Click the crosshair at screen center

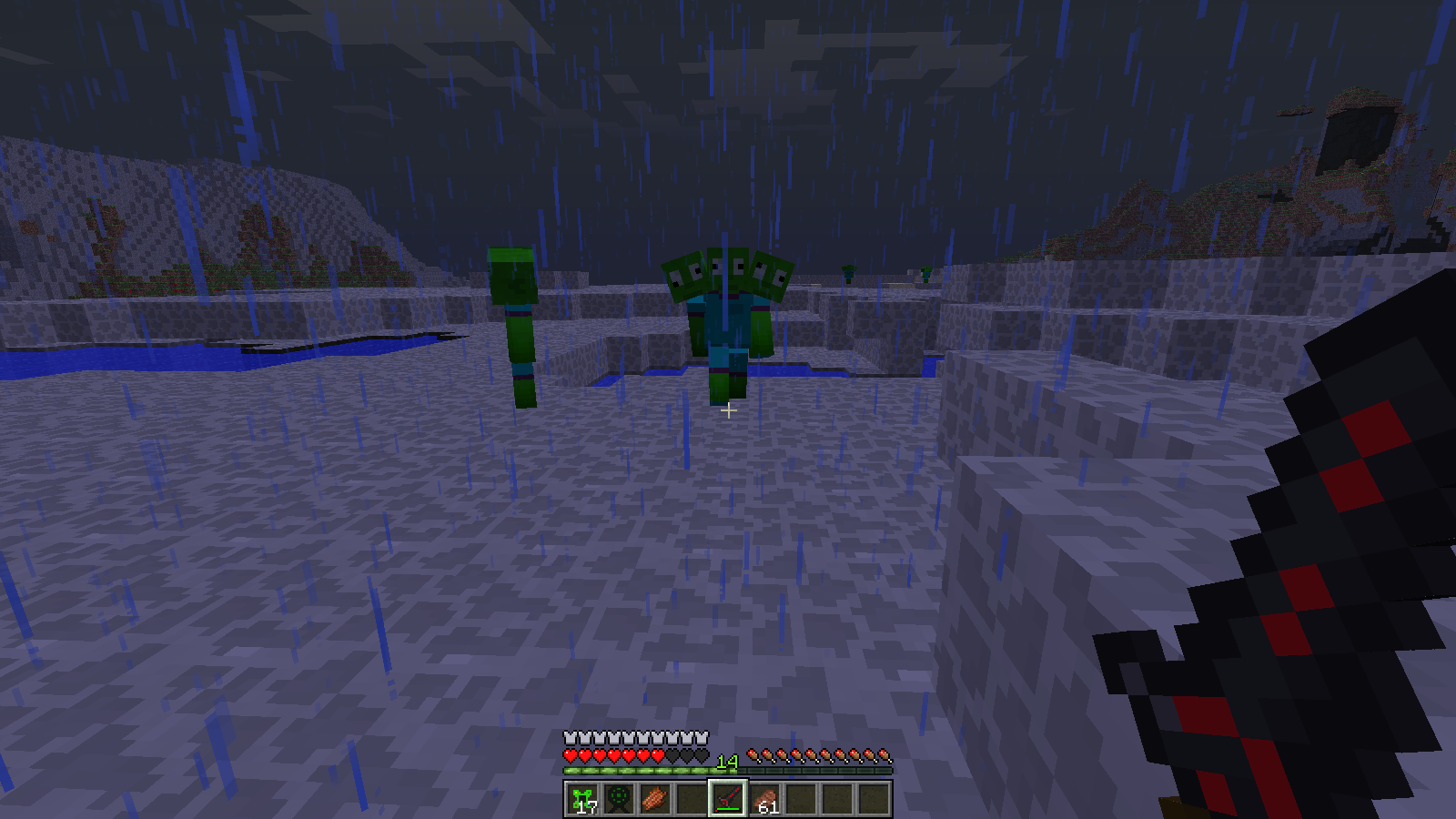728,411
